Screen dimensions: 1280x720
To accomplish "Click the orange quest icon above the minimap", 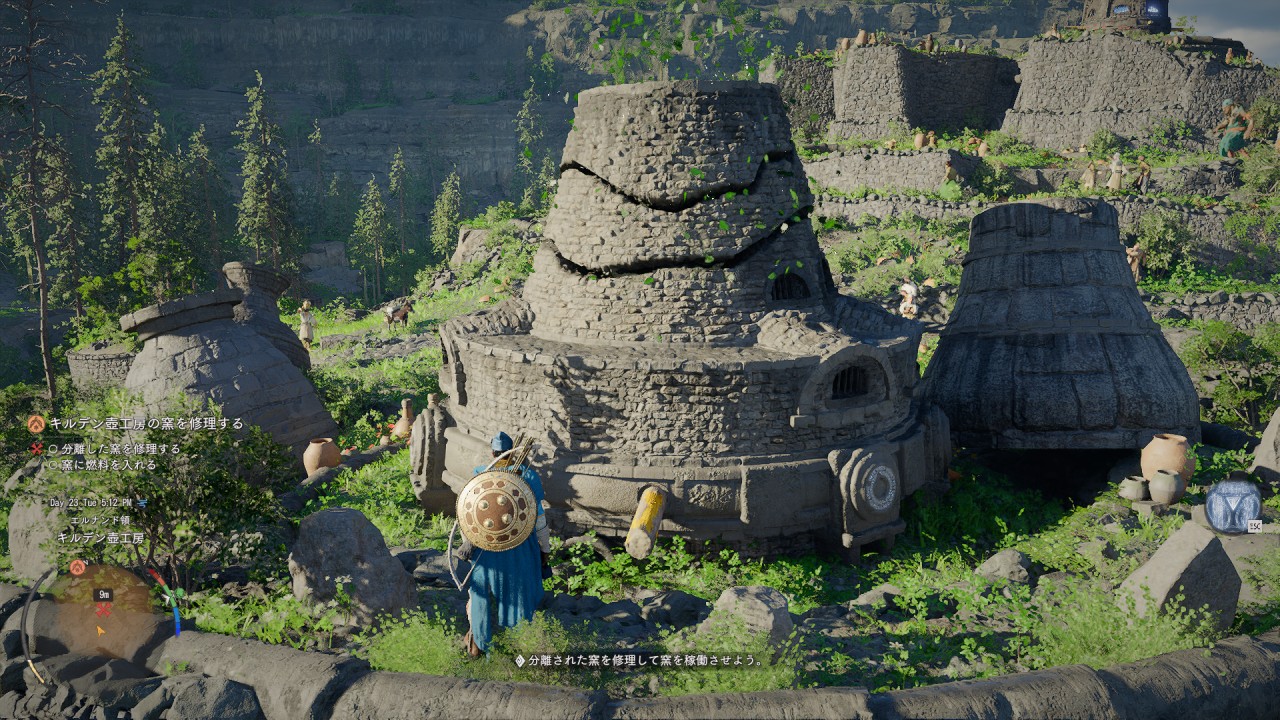I will [77, 567].
